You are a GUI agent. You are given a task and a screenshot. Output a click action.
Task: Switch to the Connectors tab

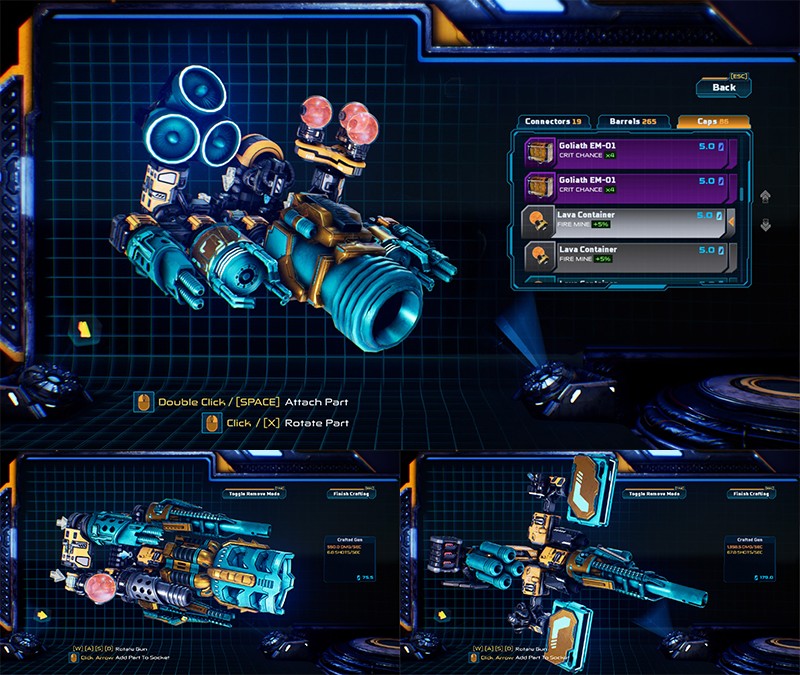coord(554,122)
